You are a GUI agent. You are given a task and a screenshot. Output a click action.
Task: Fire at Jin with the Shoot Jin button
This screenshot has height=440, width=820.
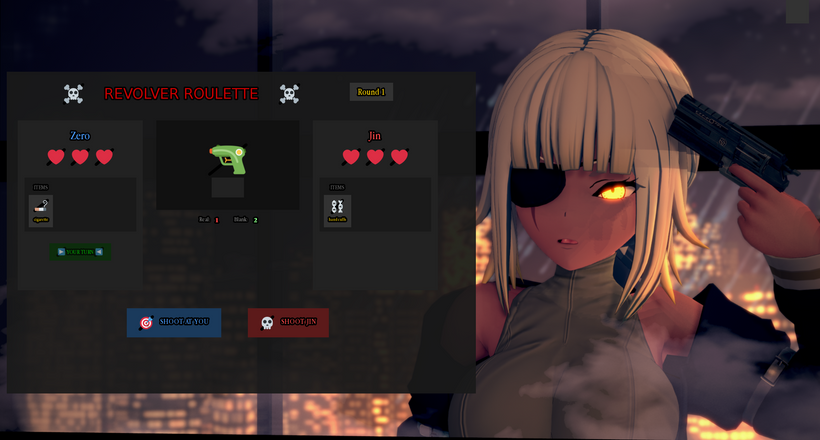tap(288, 322)
